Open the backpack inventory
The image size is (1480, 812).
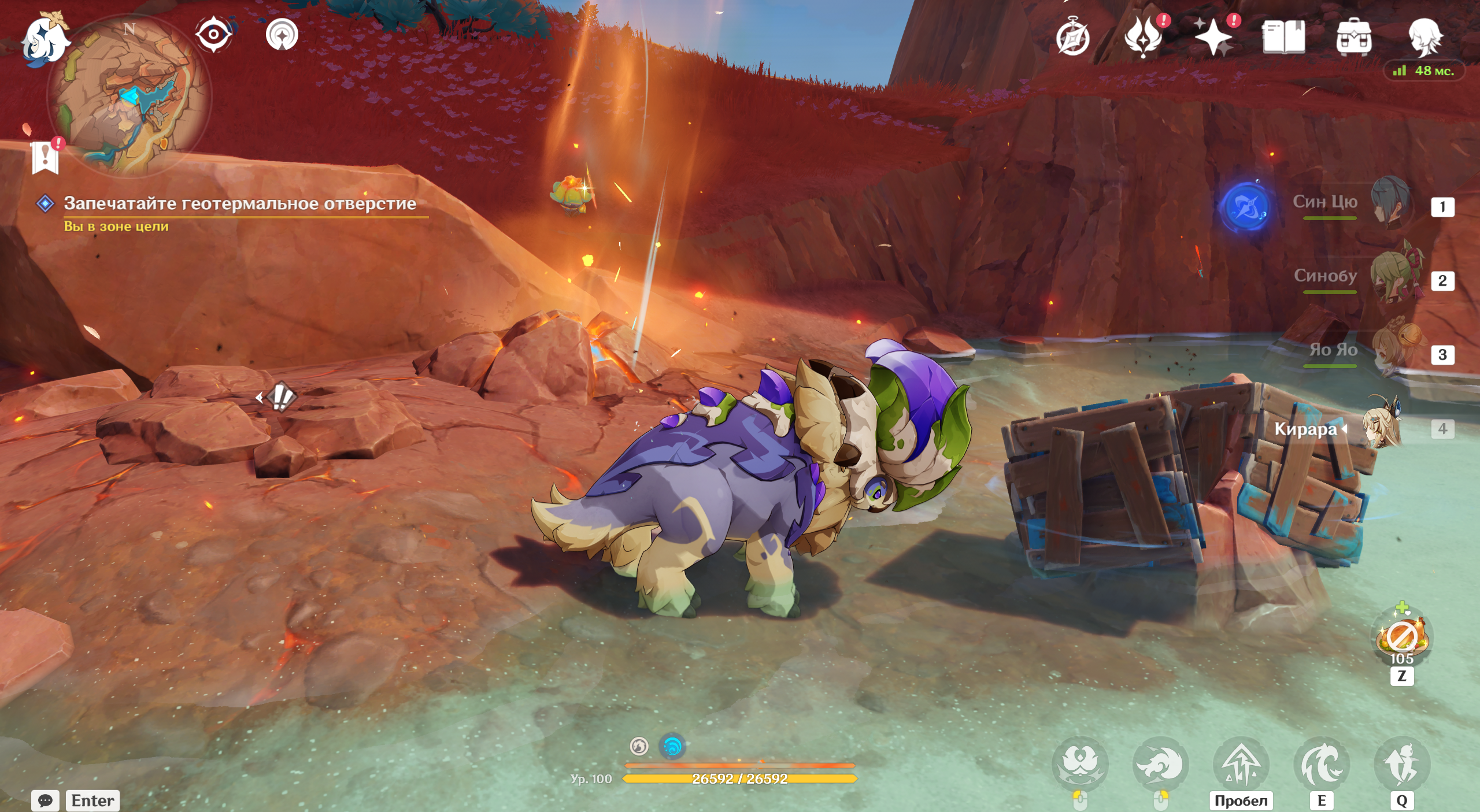point(1353,37)
